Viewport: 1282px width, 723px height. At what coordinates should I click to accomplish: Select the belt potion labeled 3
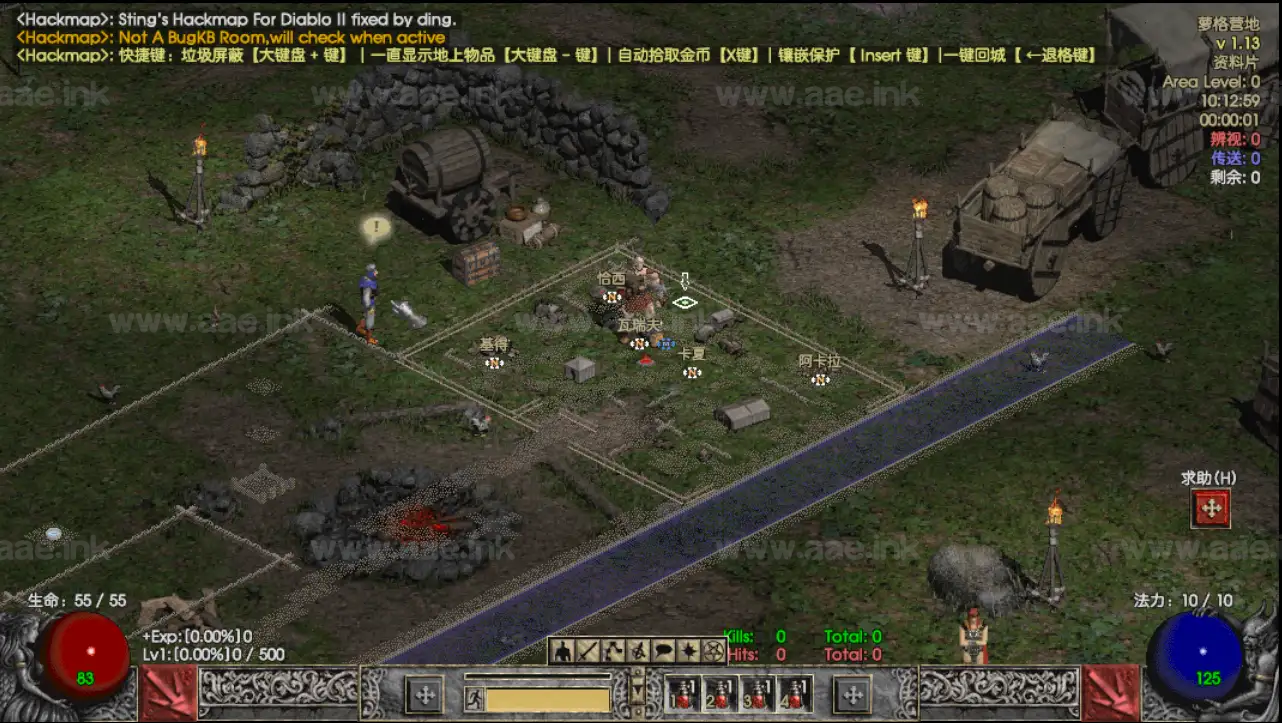tap(758, 692)
